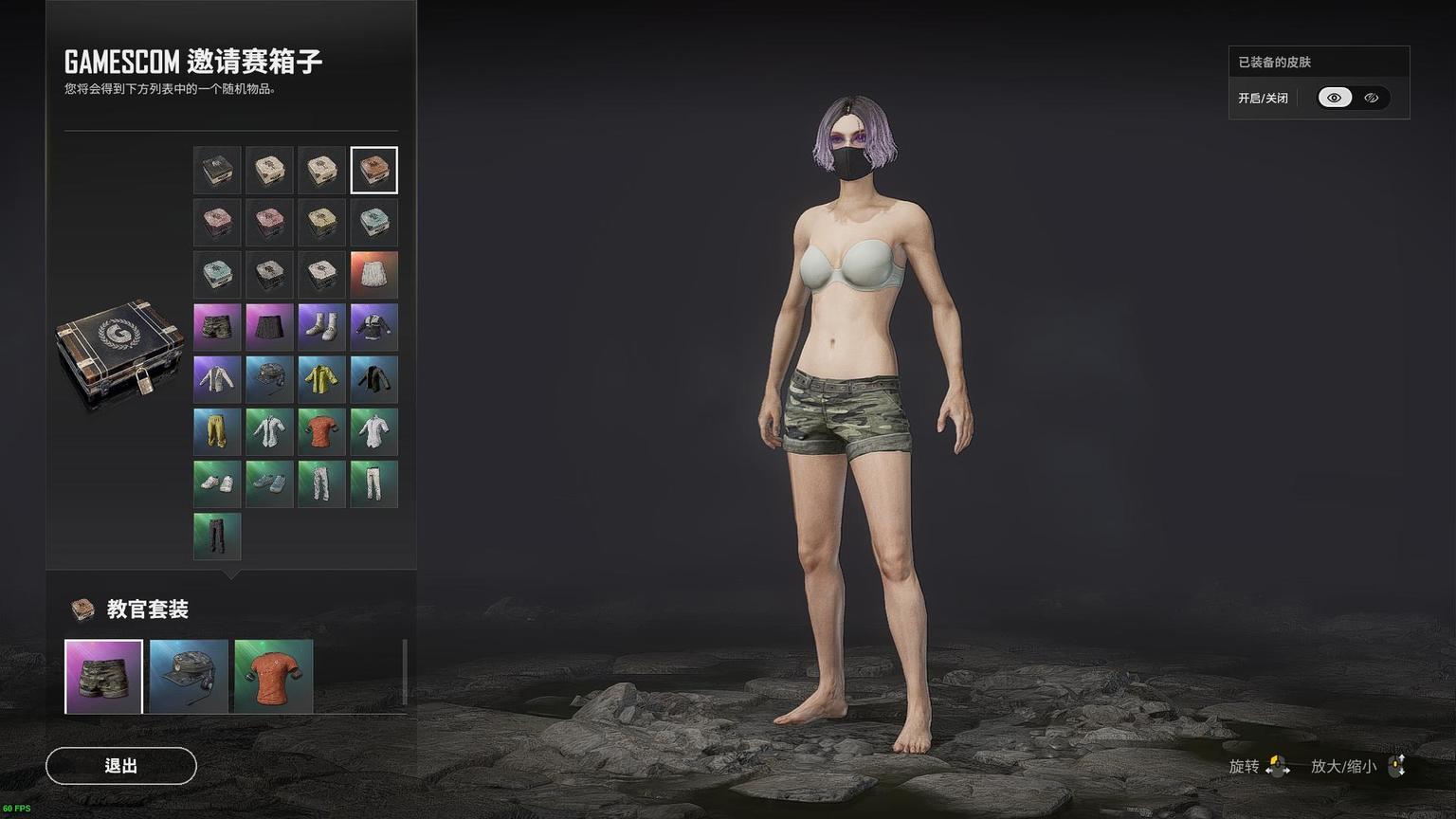Preview the white sneakers item
This screenshot has height=819, width=1456.
click(x=217, y=483)
